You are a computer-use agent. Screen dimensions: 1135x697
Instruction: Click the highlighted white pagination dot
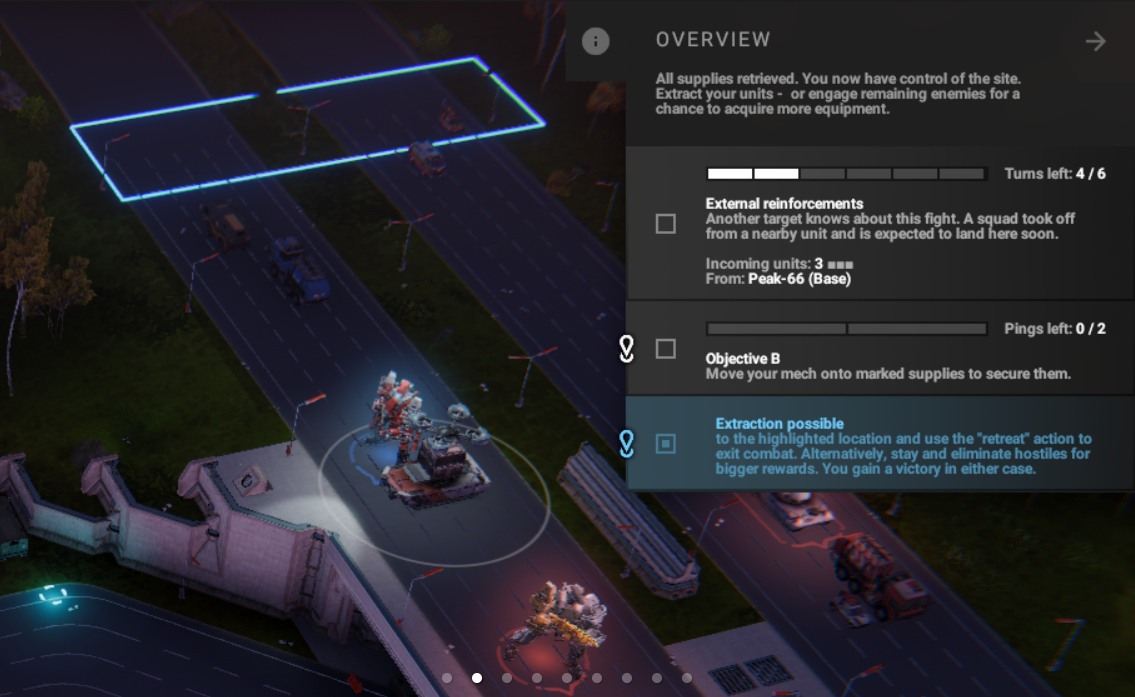pyautogui.click(x=477, y=678)
